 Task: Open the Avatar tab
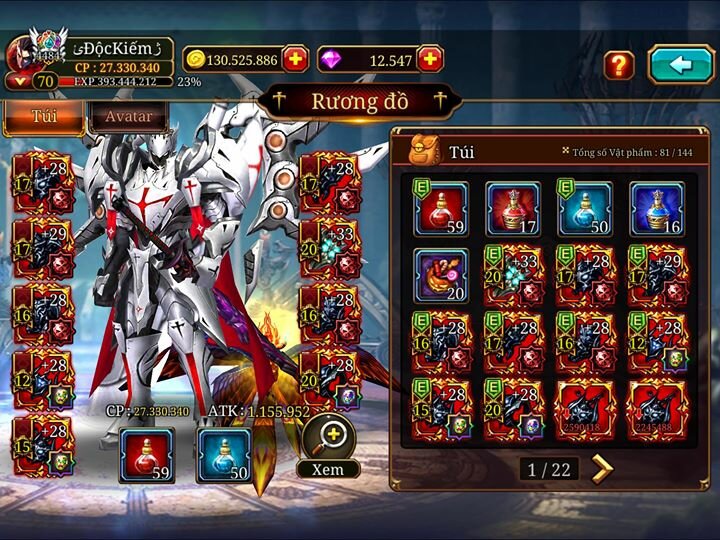(x=128, y=116)
